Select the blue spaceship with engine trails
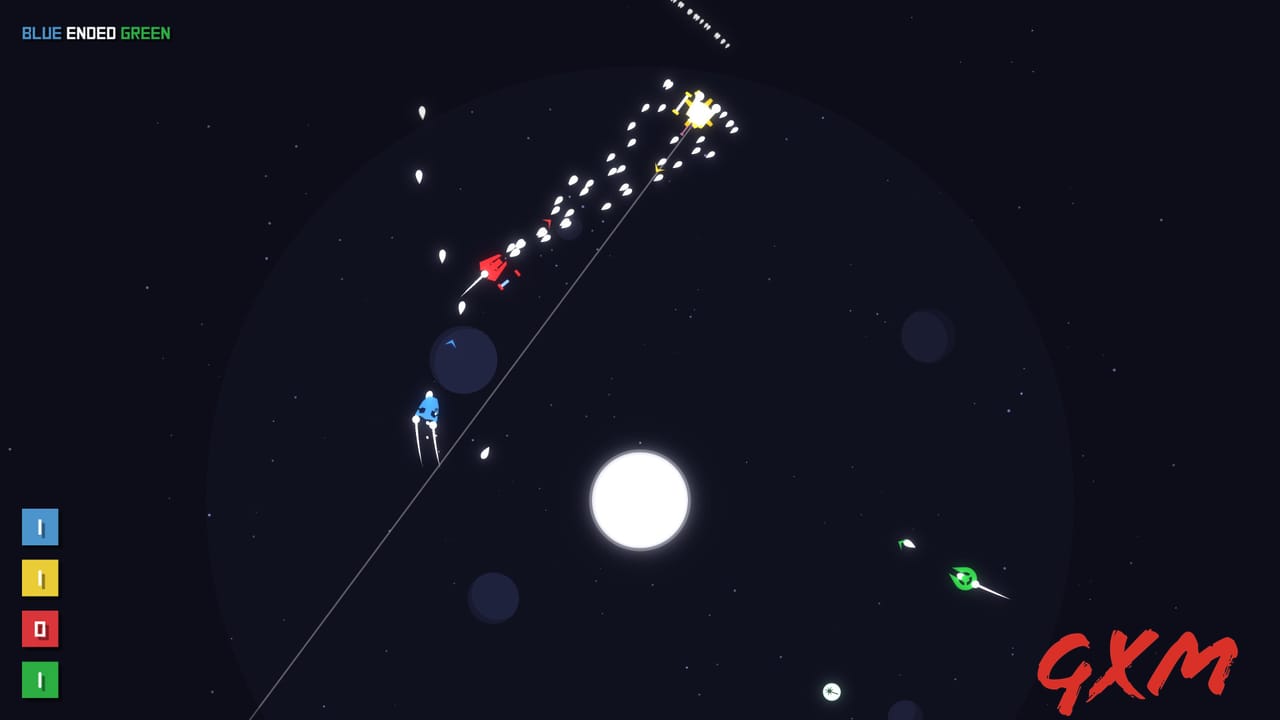The height and width of the screenshot is (720, 1280). coord(428,406)
